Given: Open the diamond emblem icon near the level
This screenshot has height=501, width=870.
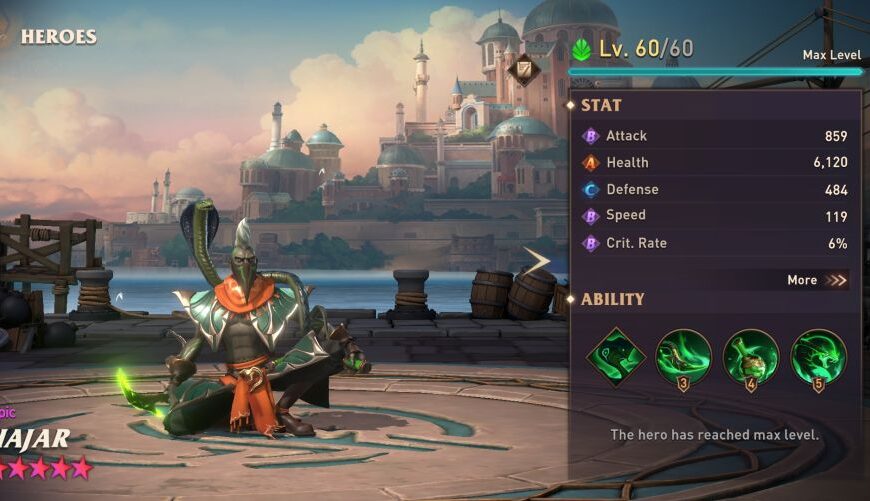Looking at the screenshot, I should point(523,70).
